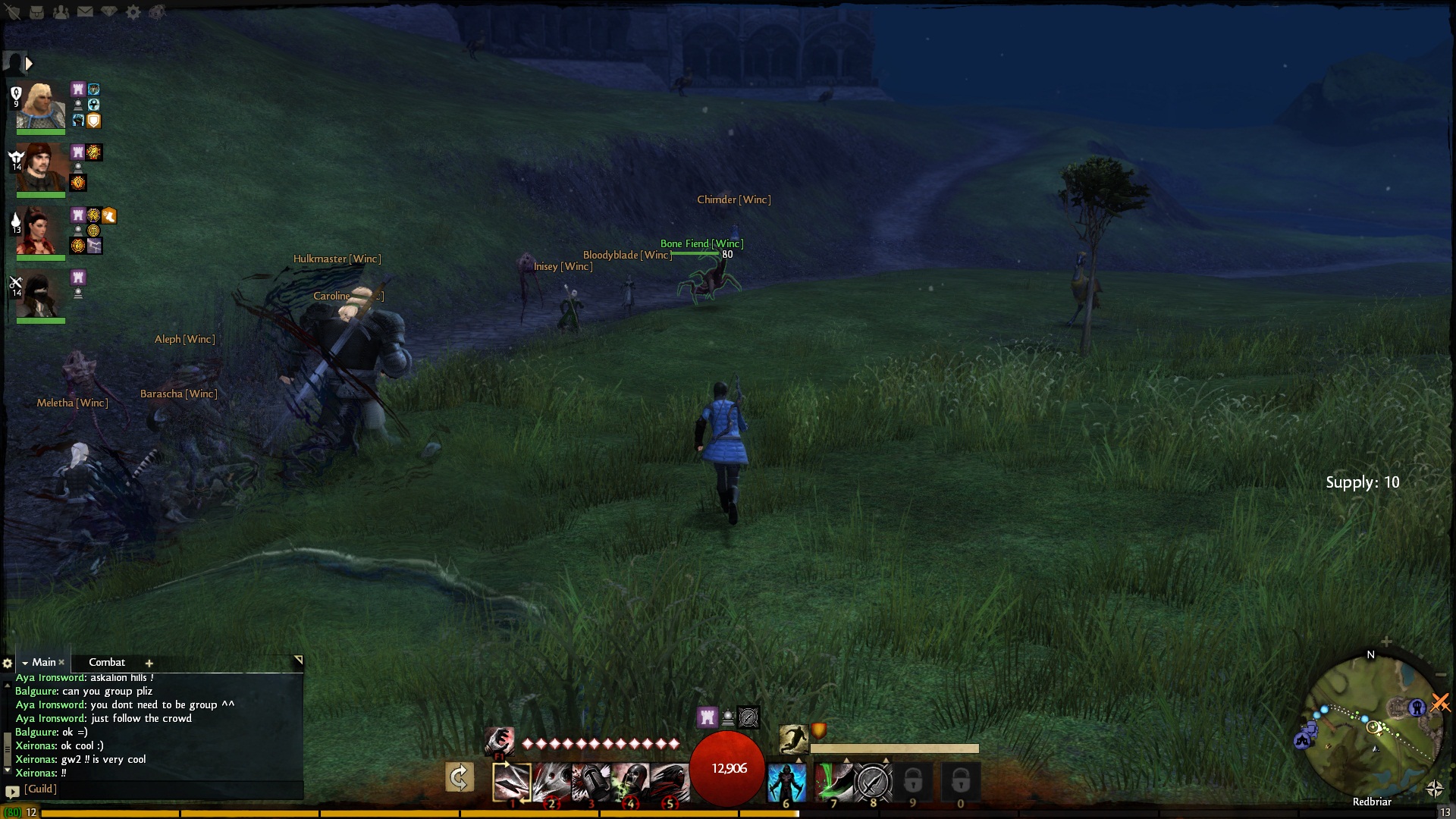The width and height of the screenshot is (1456, 819).
Task: Click the bug report ladybug icon
Action: click(157, 12)
